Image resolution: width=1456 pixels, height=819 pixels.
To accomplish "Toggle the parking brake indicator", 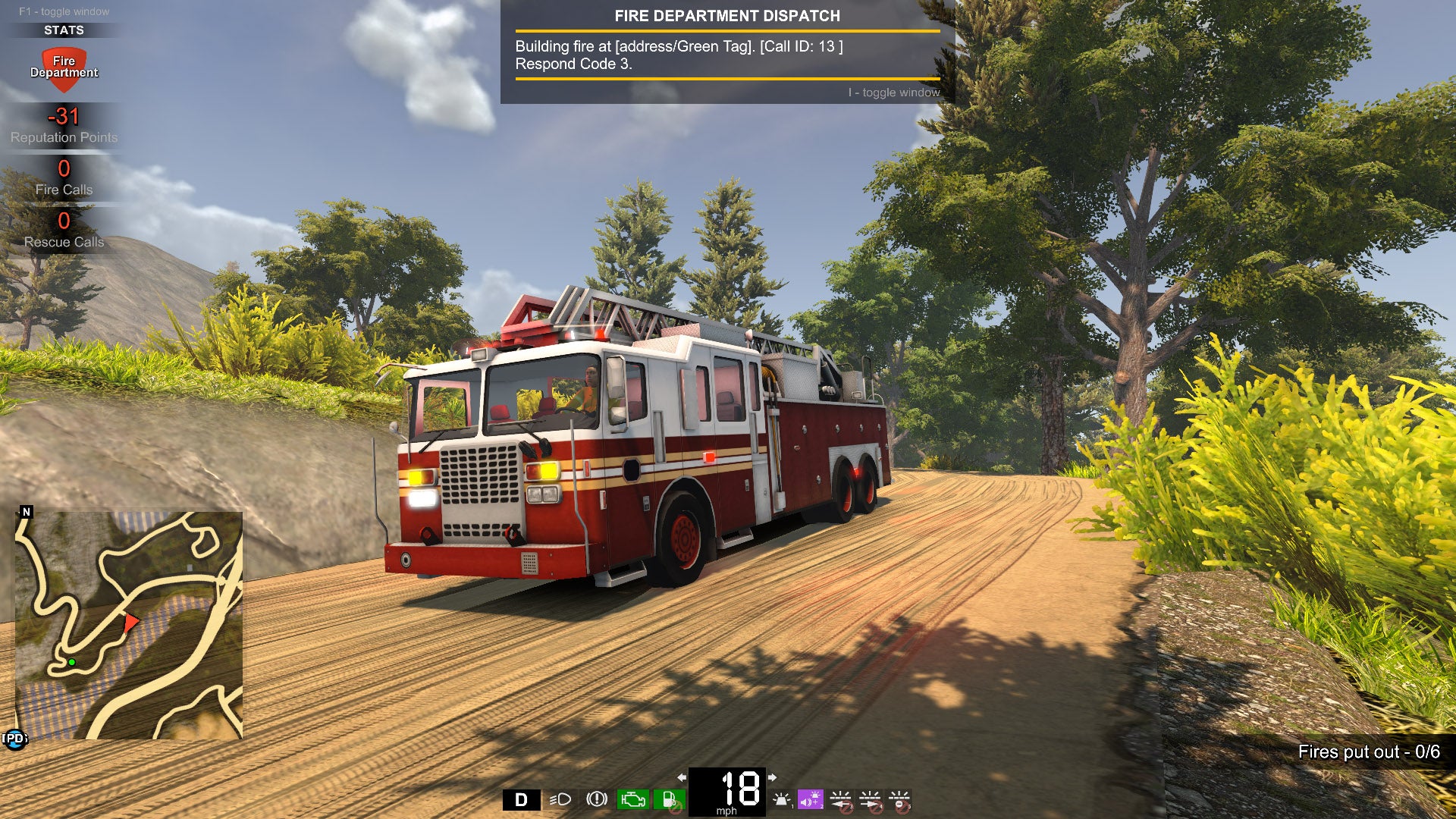I will pyautogui.click(x=597, y=799).
